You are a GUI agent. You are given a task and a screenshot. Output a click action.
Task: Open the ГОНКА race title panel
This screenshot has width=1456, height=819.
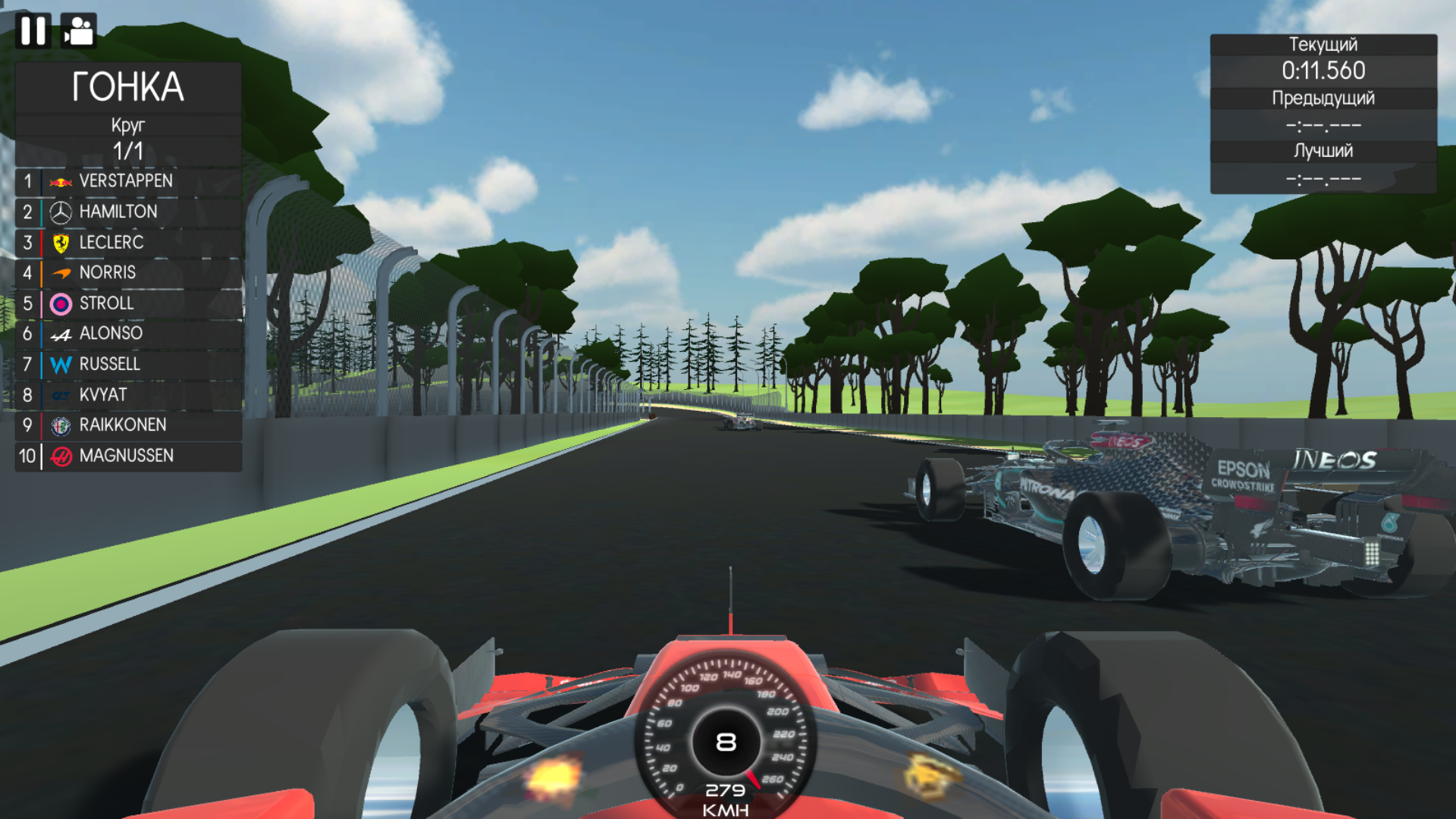pos(129,87)
